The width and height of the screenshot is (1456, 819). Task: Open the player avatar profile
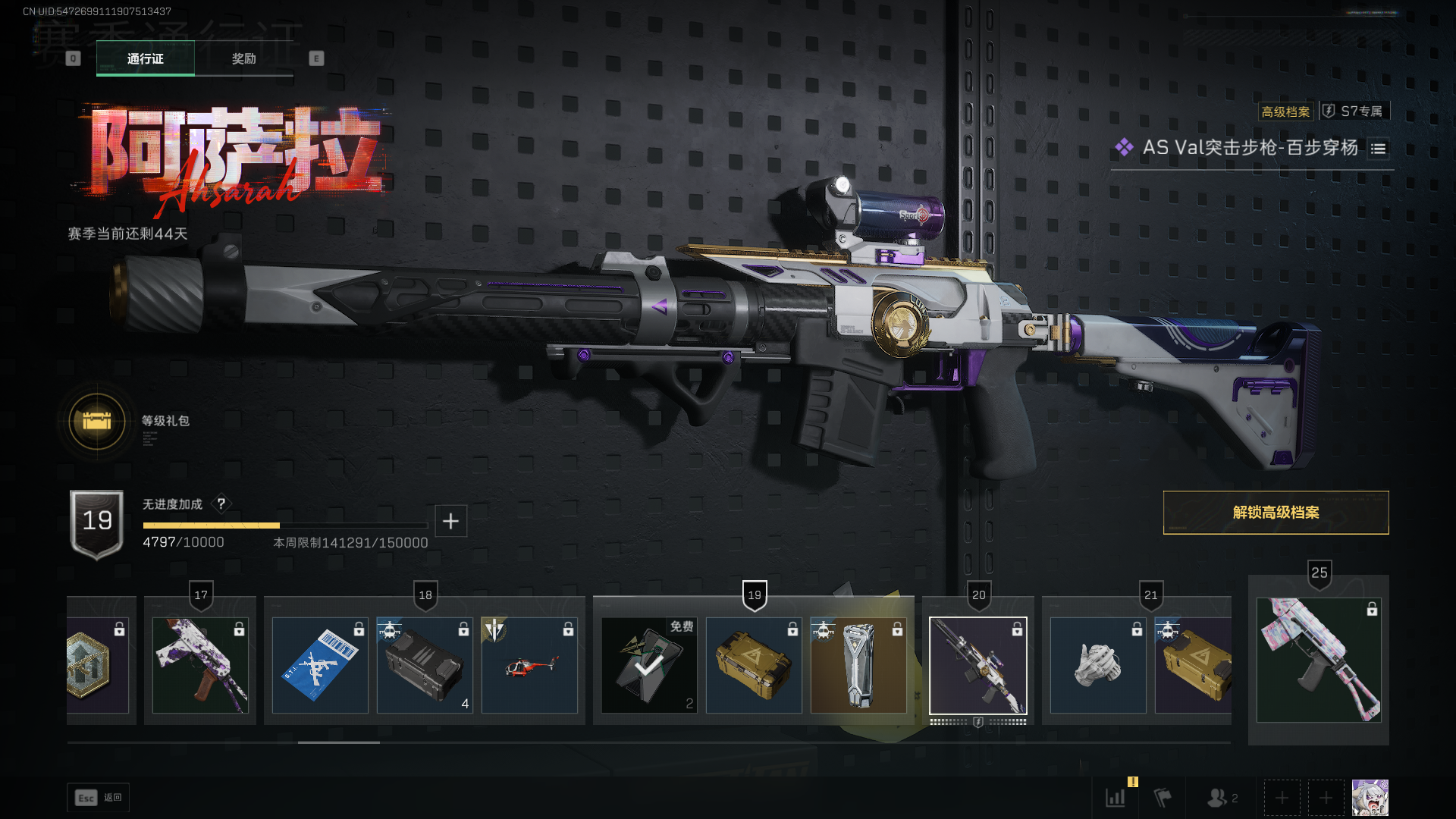pyautogui.click(x=1370, y=798)
